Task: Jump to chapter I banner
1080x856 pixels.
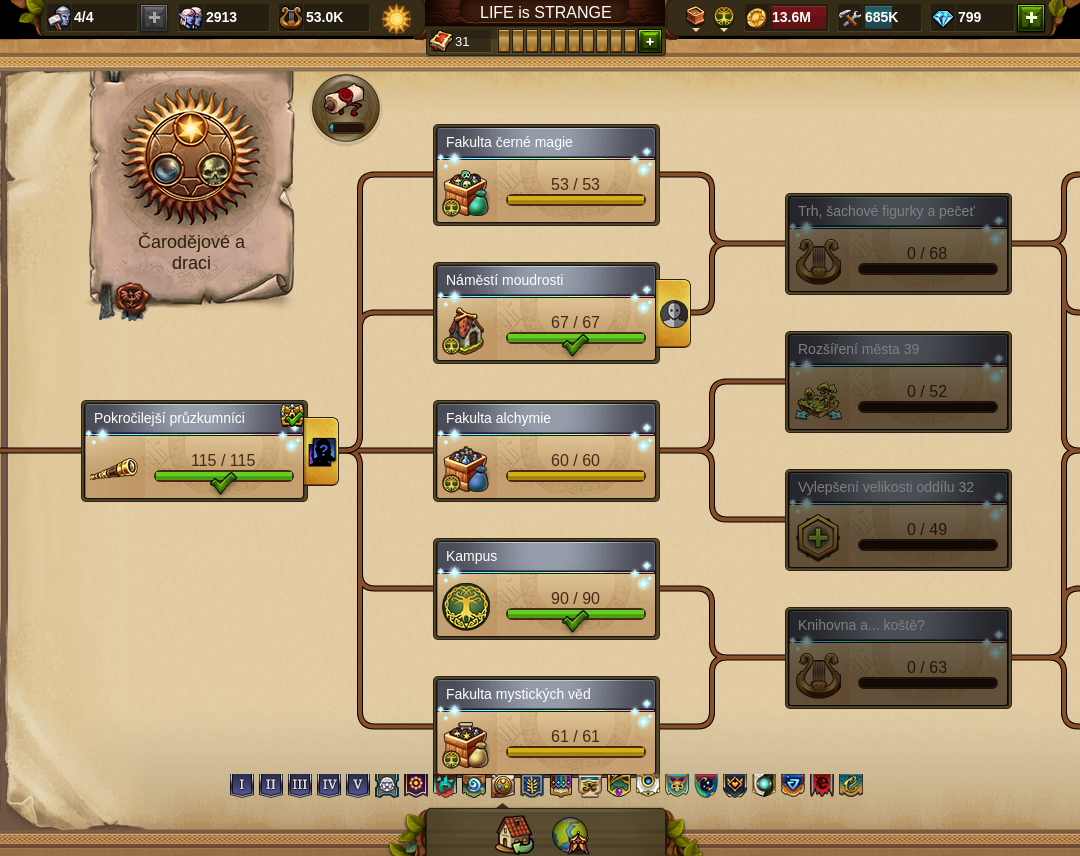Action: click(242, 785)
